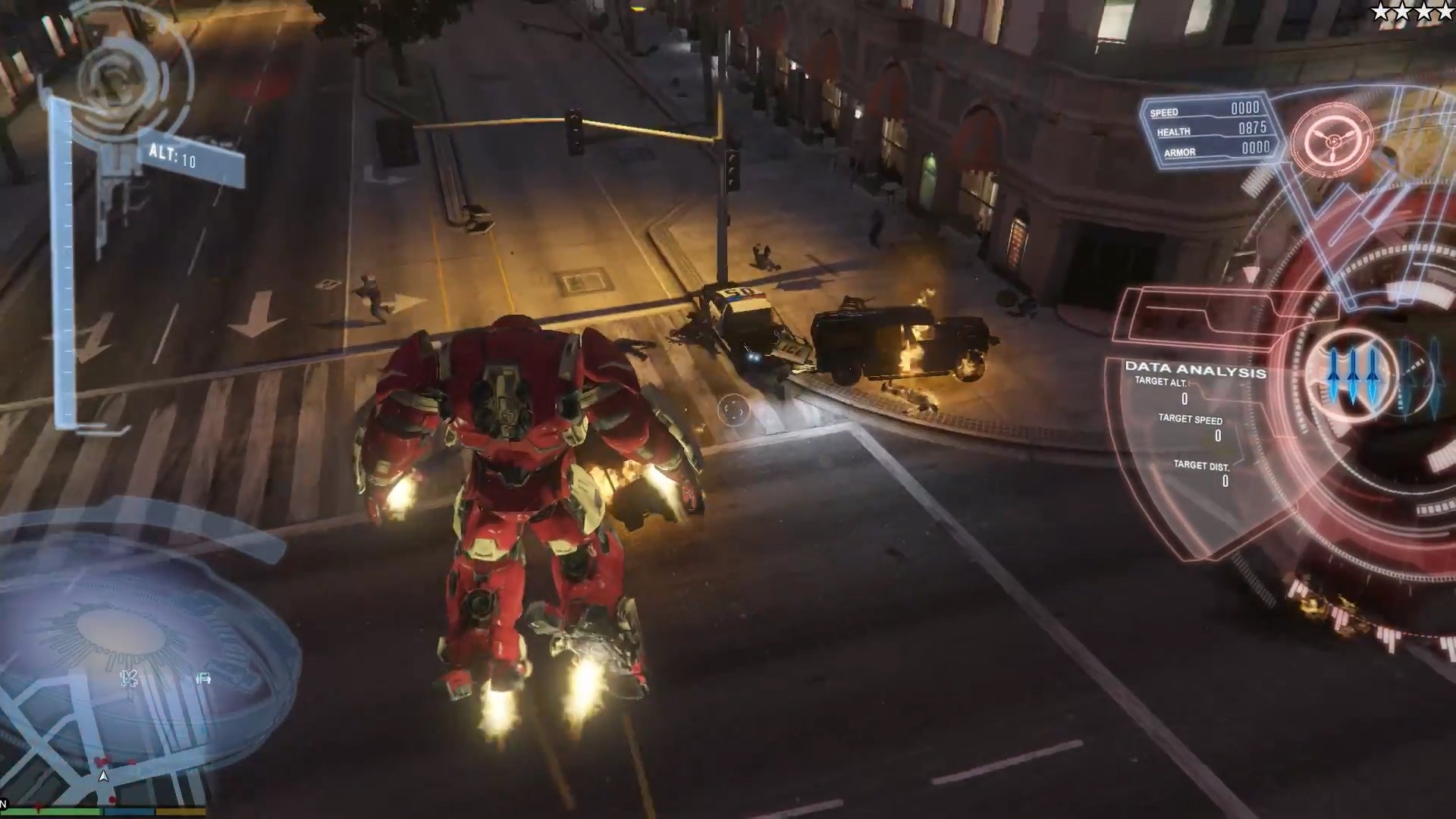This screenshot has height=819, width=1456.
Task: Expand the TARGET SPEED field
Action: (x=1192, y=418)
